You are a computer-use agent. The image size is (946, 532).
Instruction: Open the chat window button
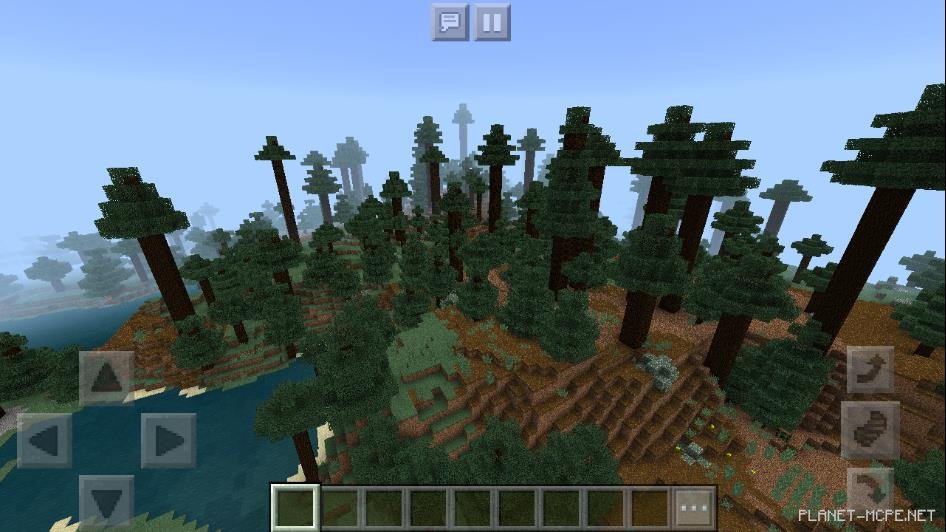(x=450, y=22)
